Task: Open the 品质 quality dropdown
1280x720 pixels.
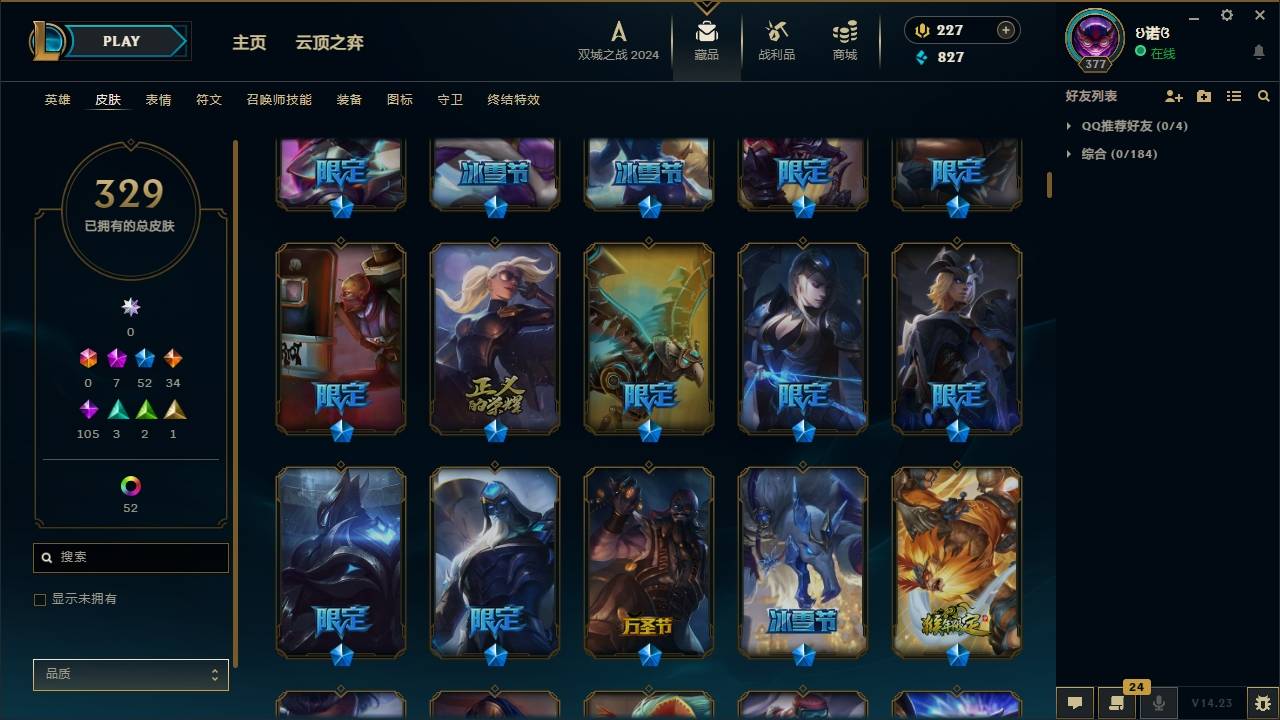Action: coord(130,674)
